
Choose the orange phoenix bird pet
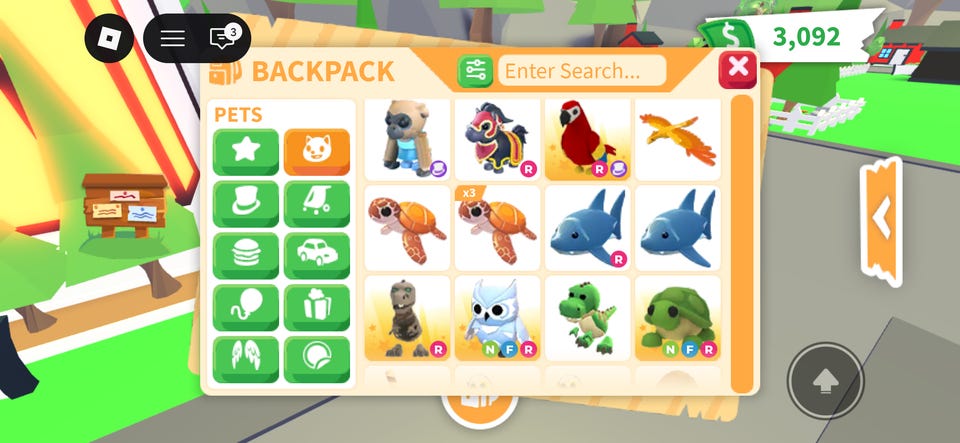pos(677,139)
